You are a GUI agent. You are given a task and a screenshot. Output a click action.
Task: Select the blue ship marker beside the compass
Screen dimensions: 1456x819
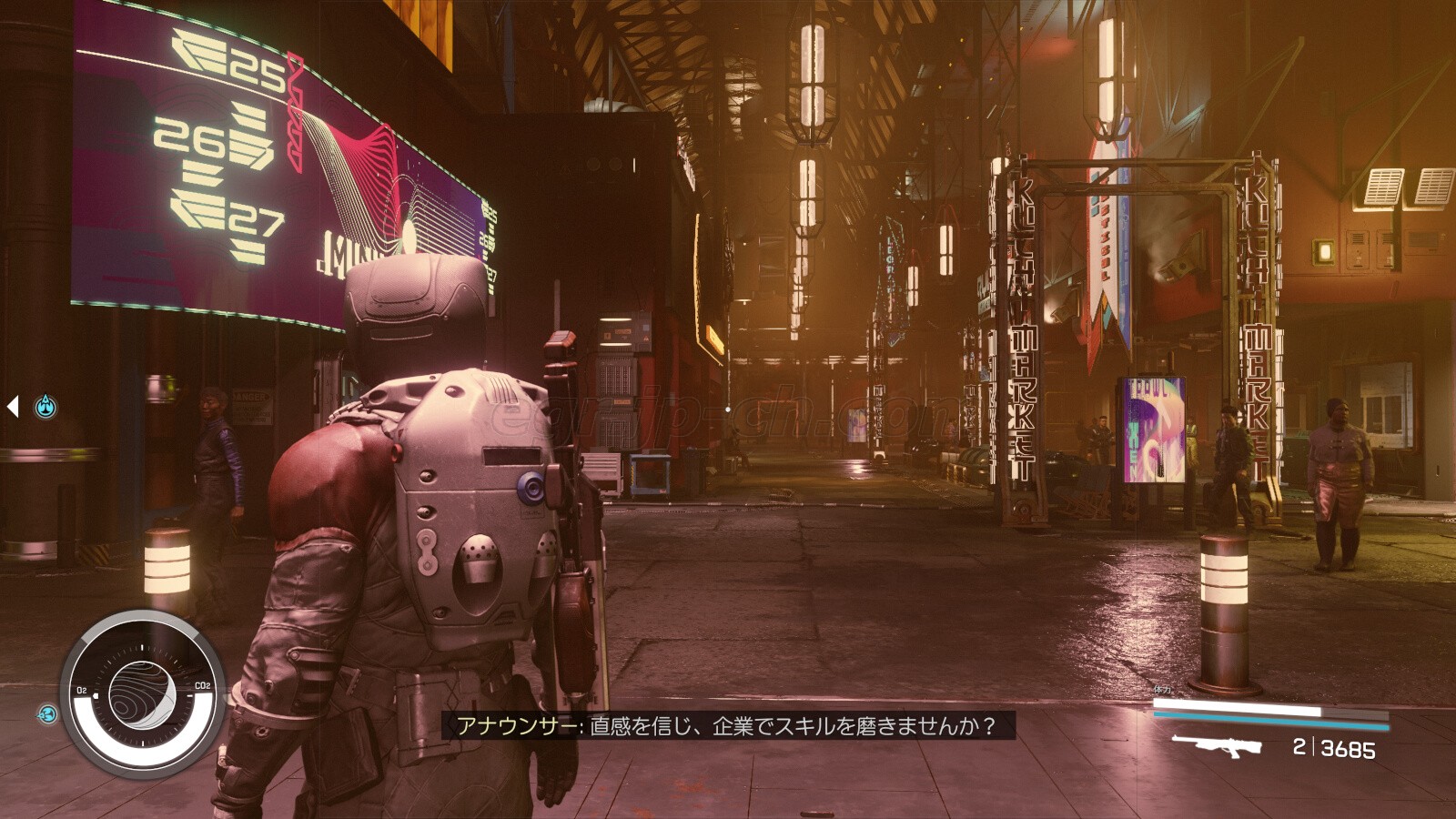coord(47,714)
